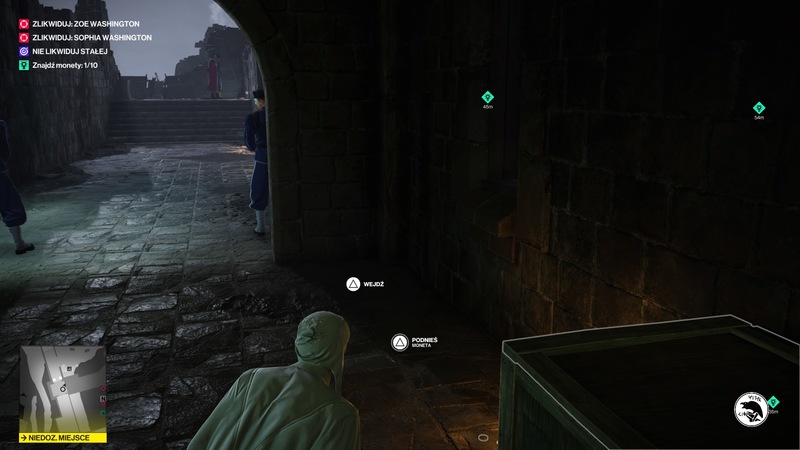
Task: Select the coin marker showing 54m
Action: click(x=759, y=108)
